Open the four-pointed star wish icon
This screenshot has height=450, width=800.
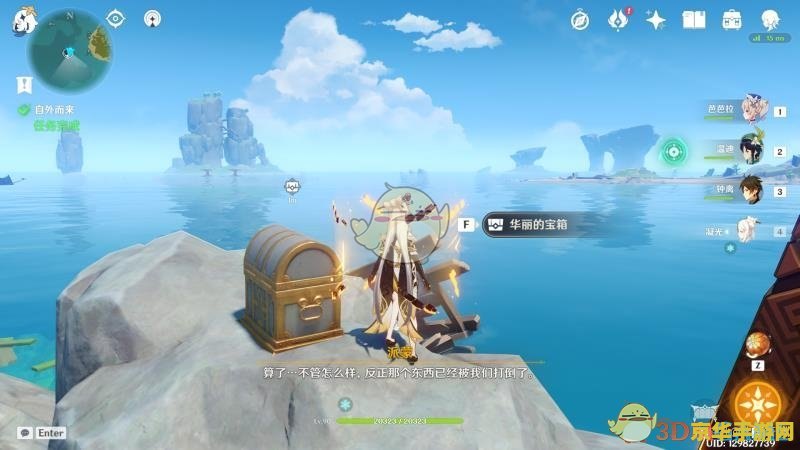pyautogui.click(x=656, y=19)
